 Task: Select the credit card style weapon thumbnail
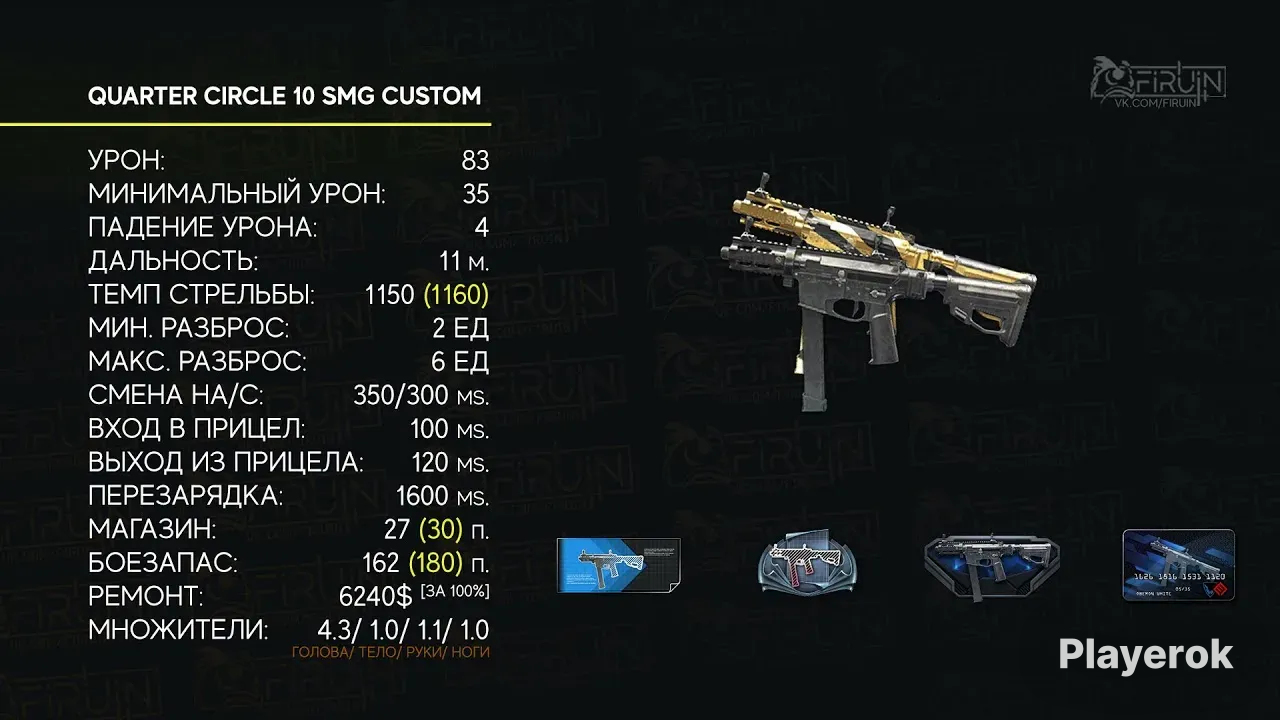coord(1178,565)
